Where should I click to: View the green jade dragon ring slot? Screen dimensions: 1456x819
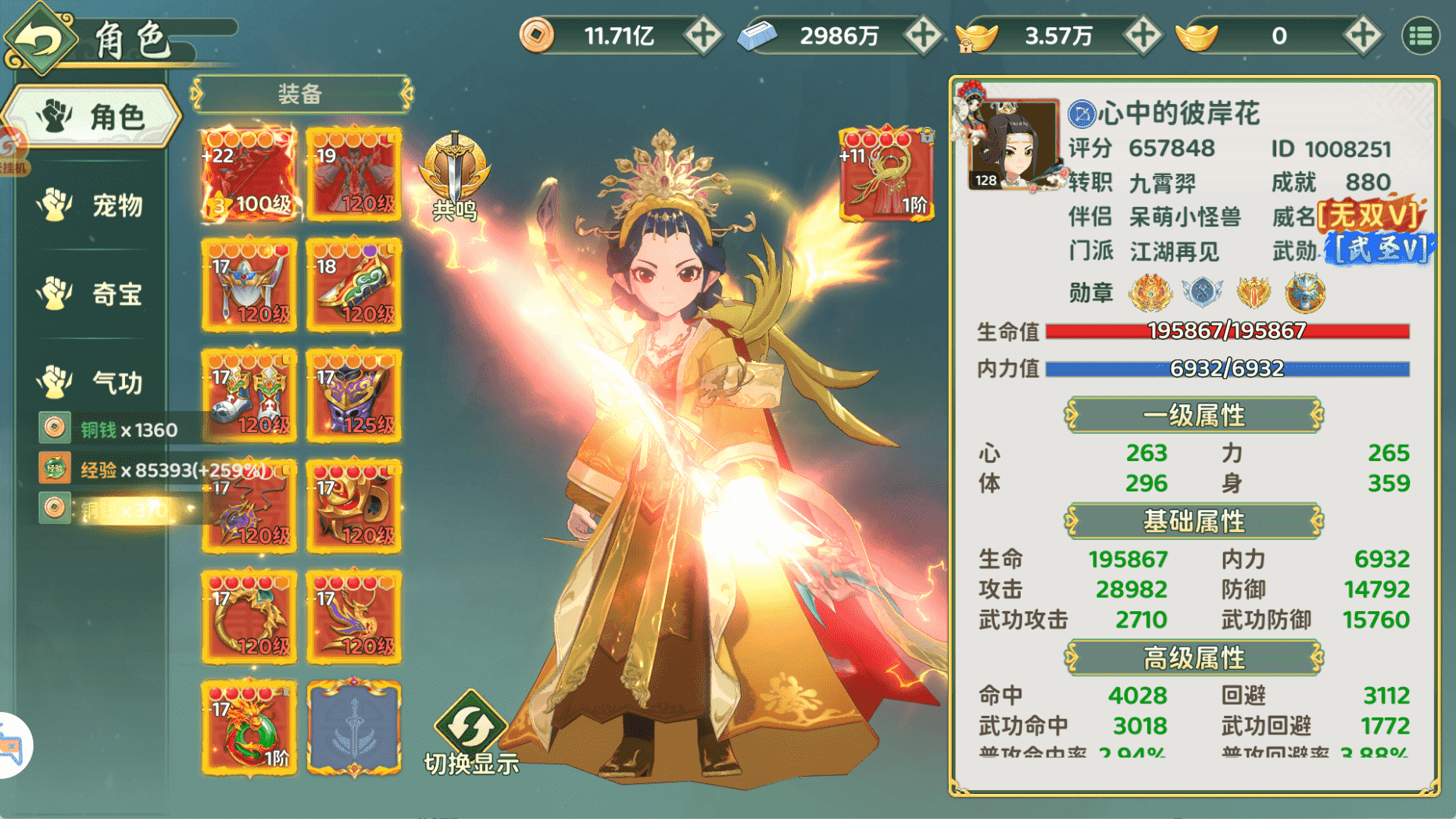(249, 728)
